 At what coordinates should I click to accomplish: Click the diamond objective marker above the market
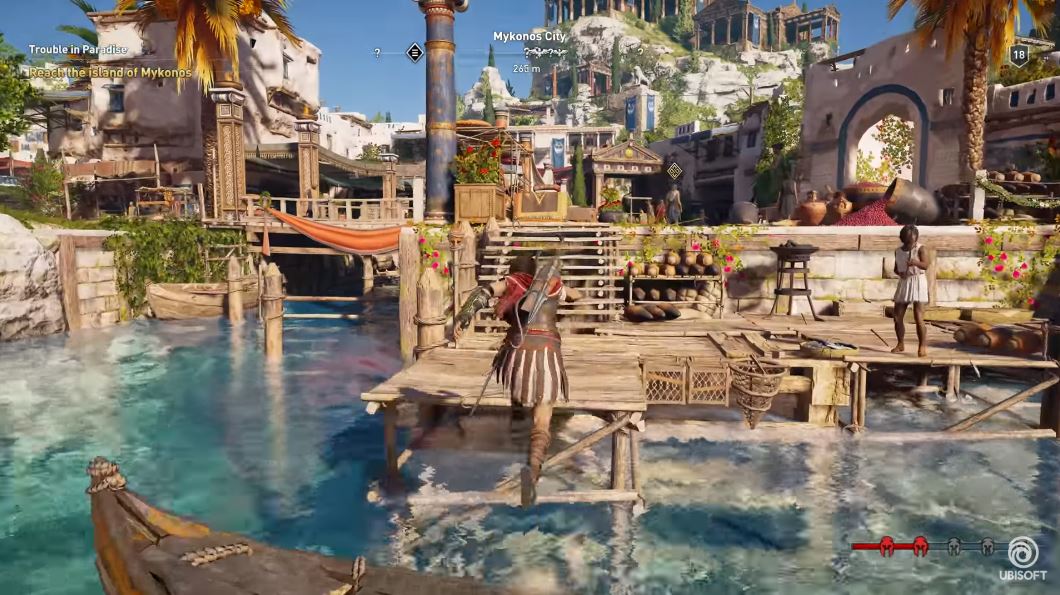click(674, 170)
